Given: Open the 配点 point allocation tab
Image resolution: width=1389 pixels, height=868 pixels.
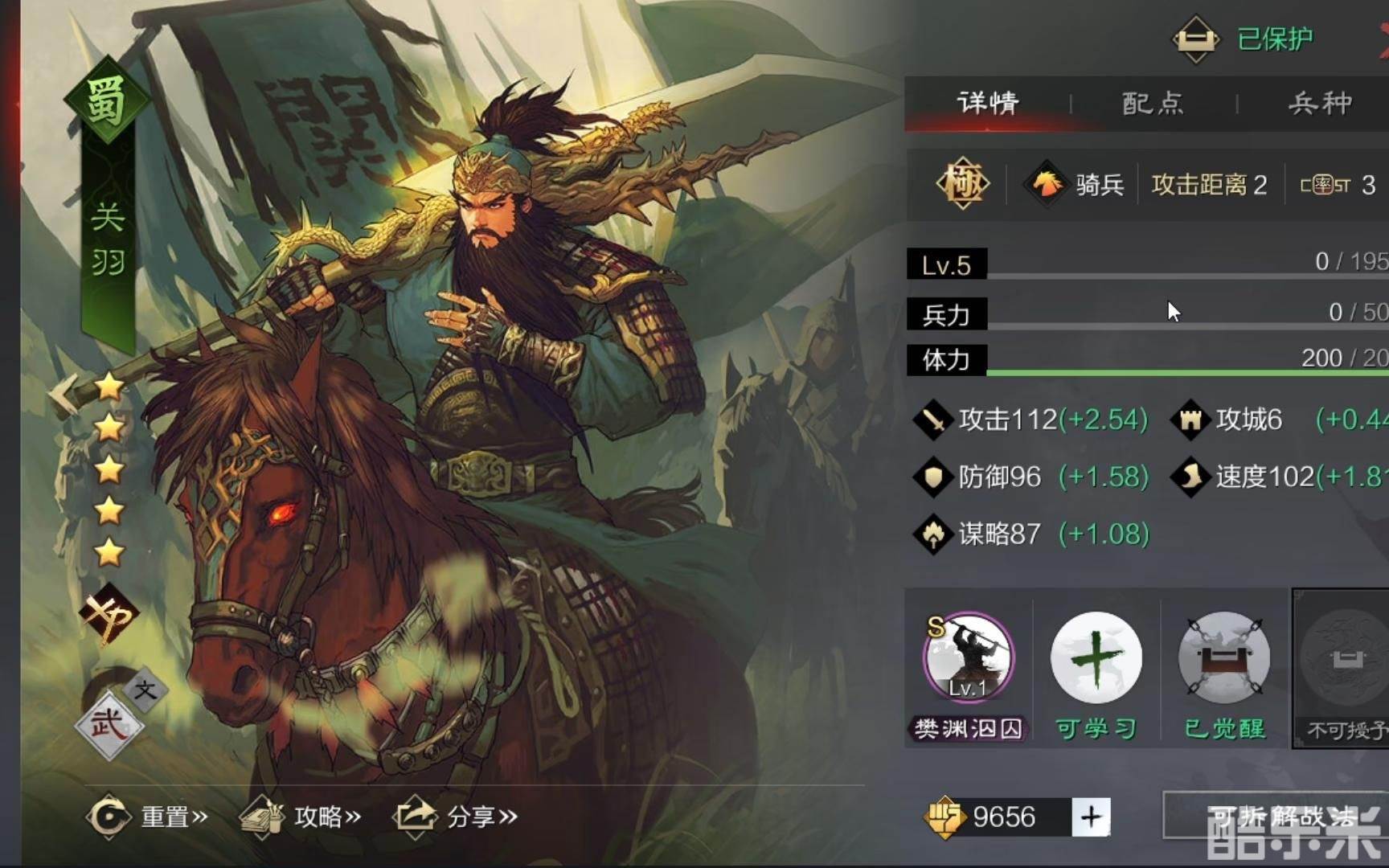Looking at the screenshot, I should 1153,103.
